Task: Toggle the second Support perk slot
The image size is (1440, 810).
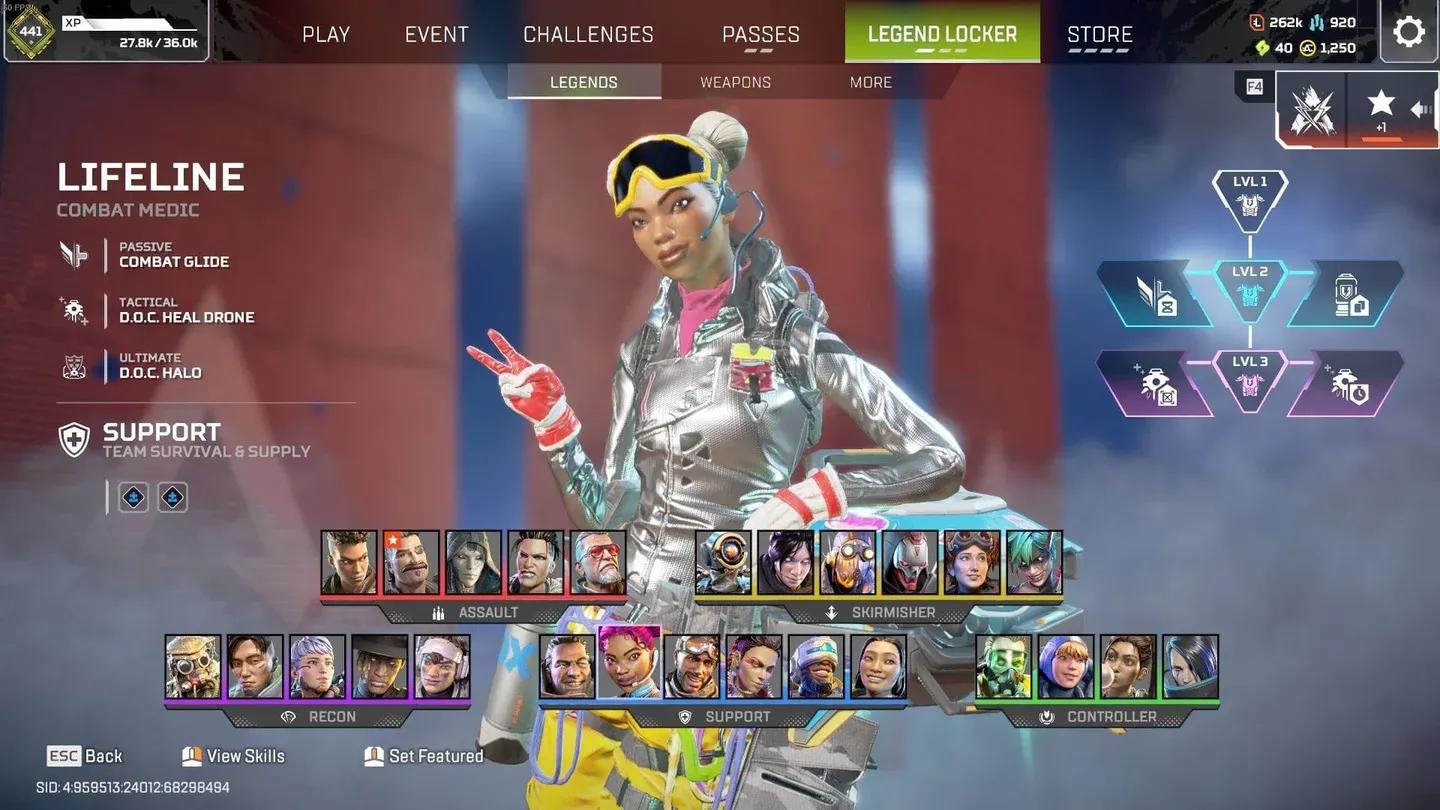Action: [x=172, y=497]
